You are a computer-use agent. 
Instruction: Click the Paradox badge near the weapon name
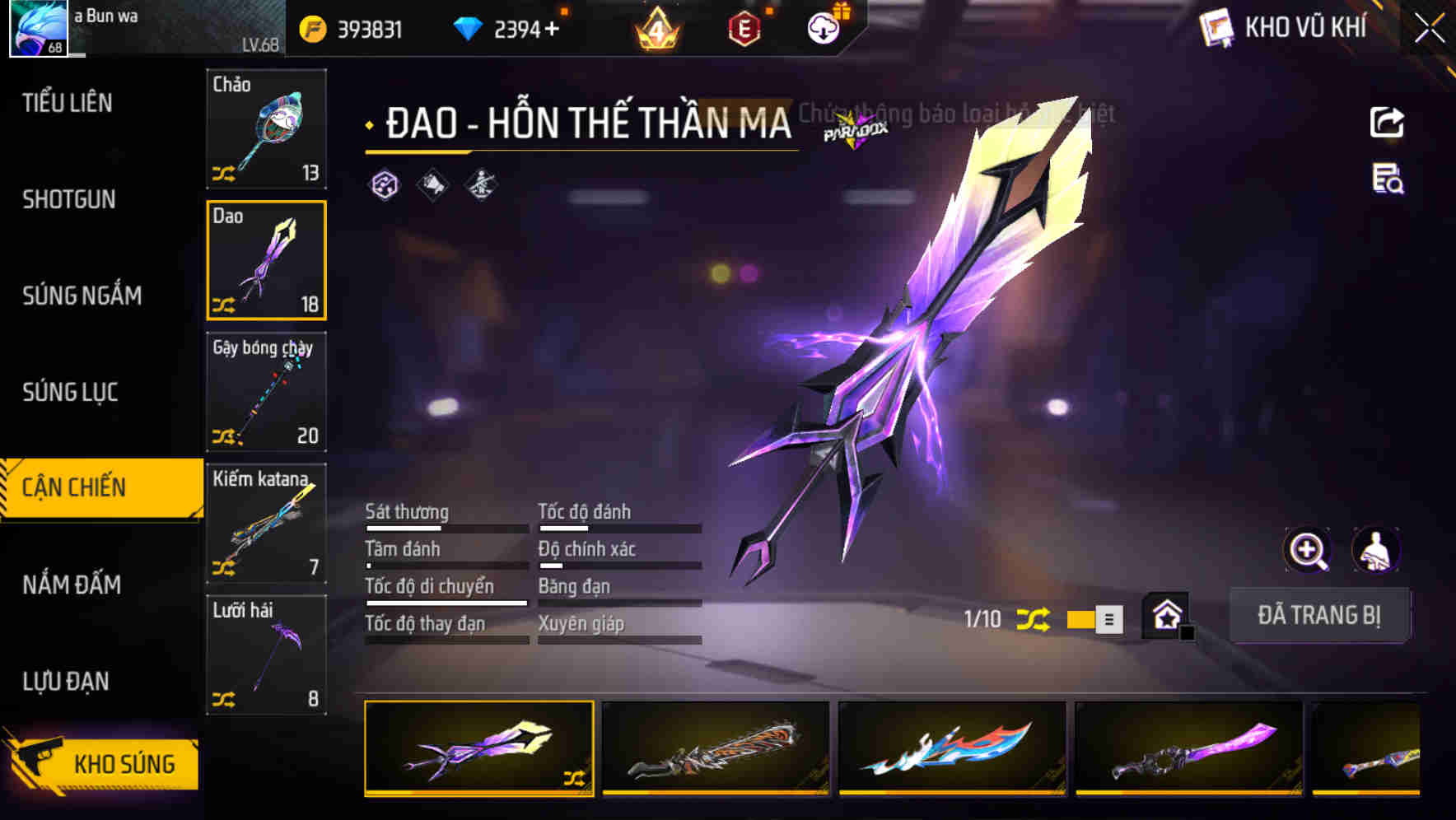[x=853, y=129]
